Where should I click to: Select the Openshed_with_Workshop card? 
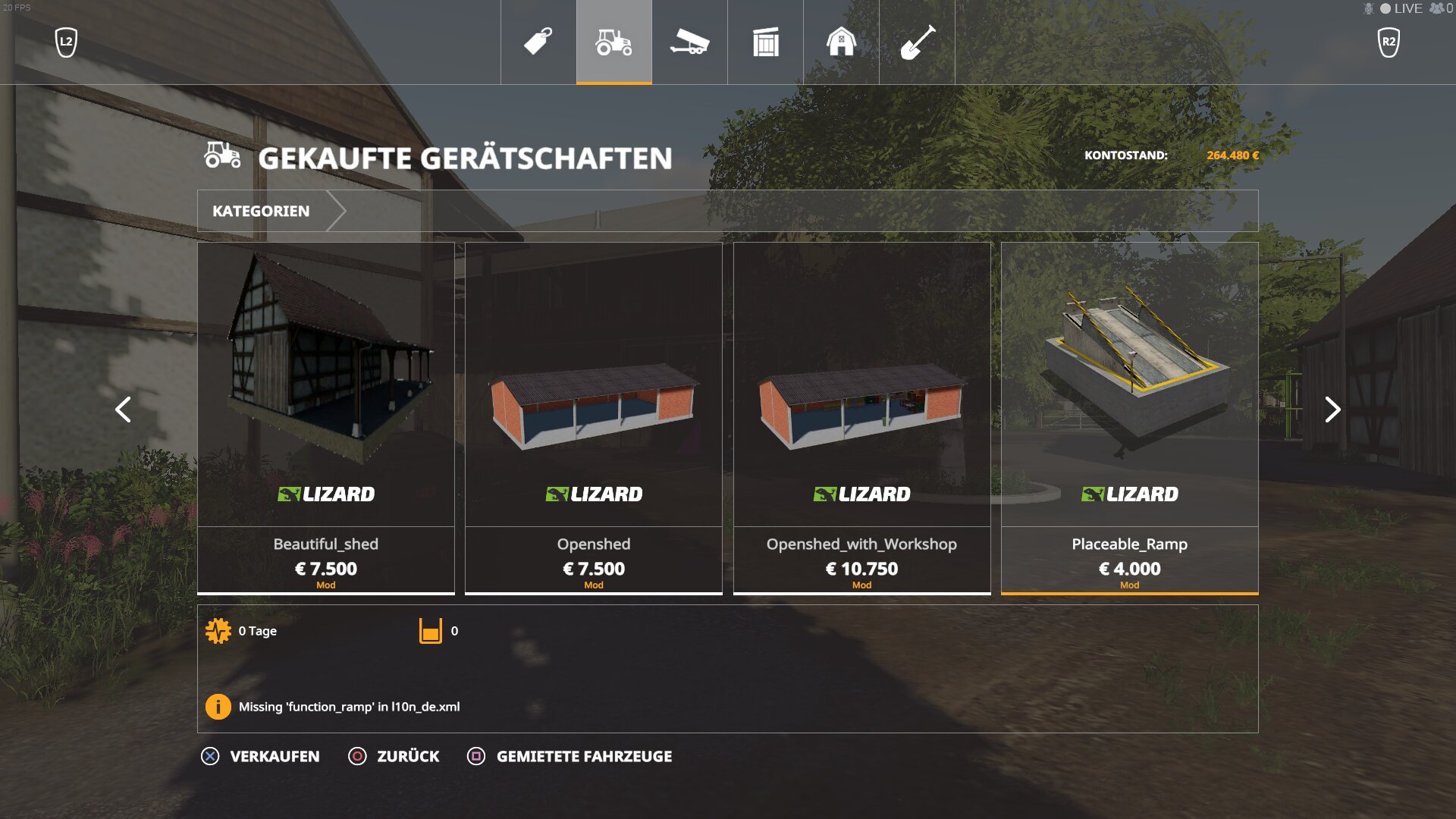(861, 417)
